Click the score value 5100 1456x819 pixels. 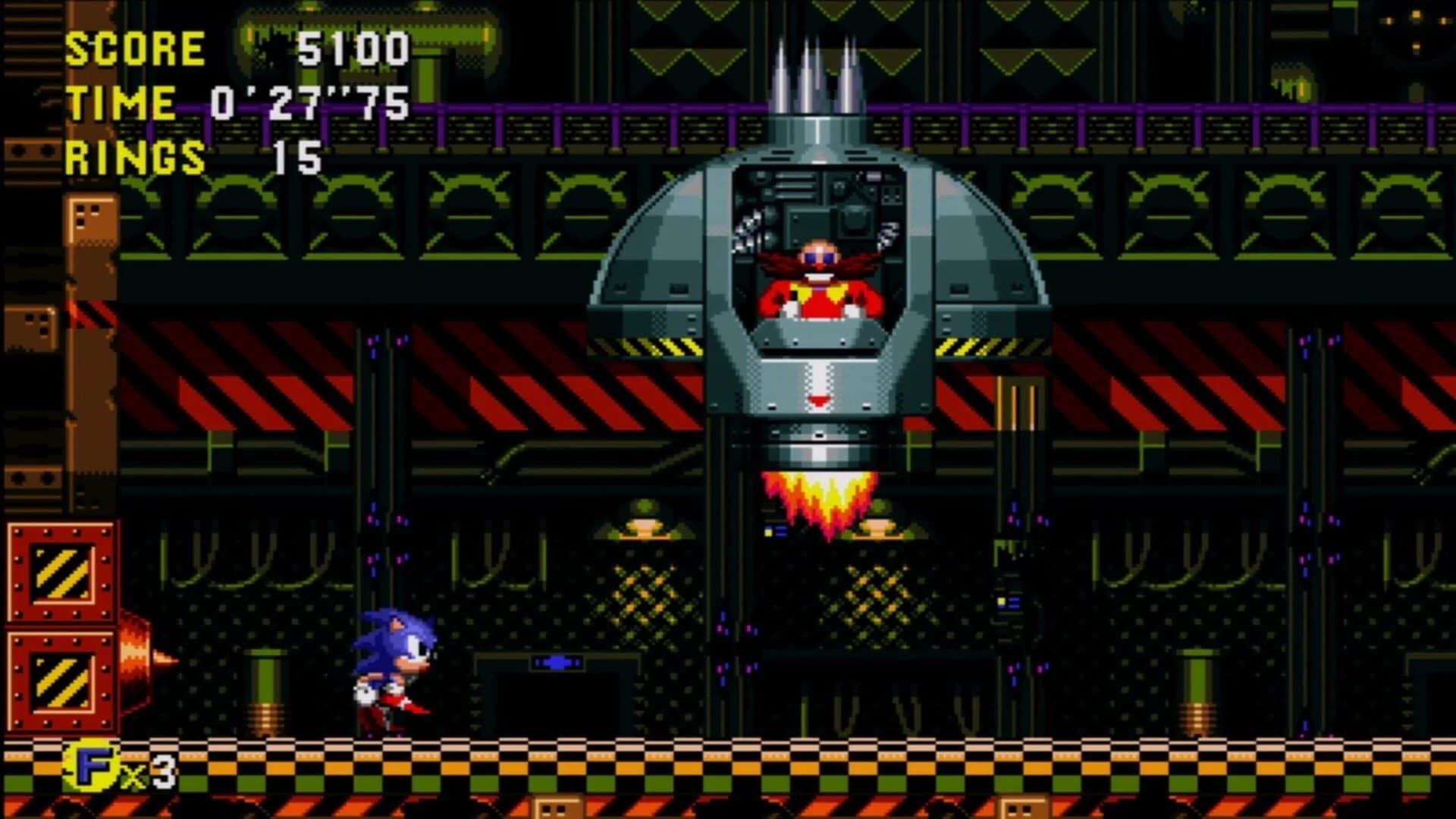tap(356, 48)
